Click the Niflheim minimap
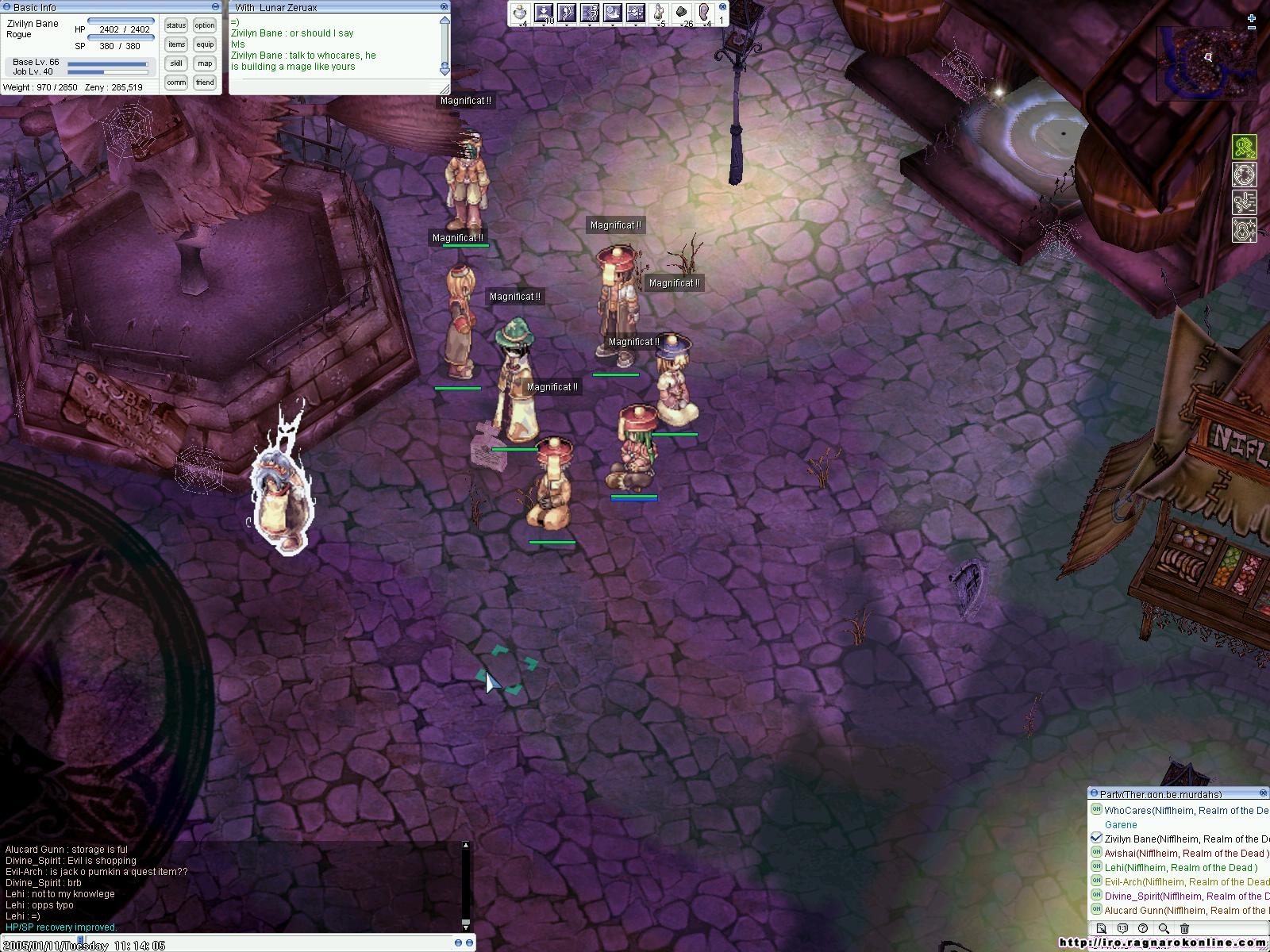Image resolution: width=1270 pixels, height=952 pixels. pos(1206,63)
